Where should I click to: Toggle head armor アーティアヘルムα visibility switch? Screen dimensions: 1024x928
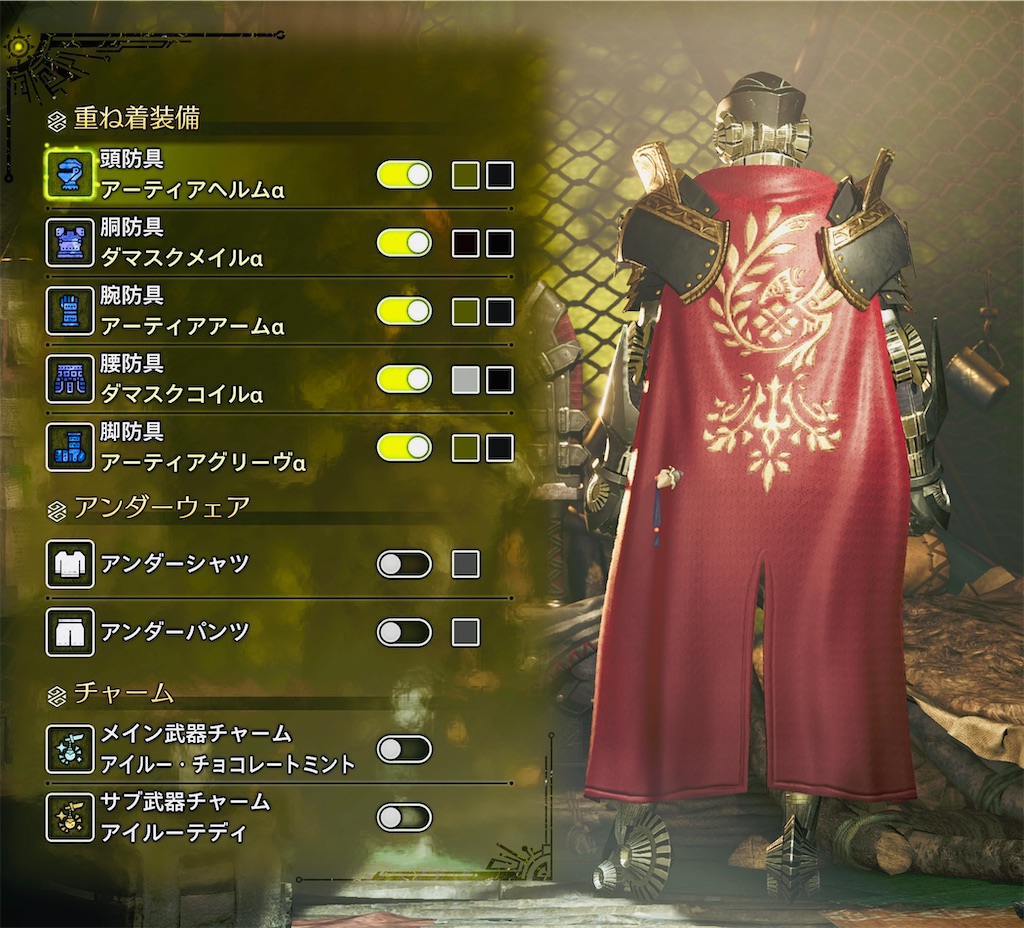point(404,175)
